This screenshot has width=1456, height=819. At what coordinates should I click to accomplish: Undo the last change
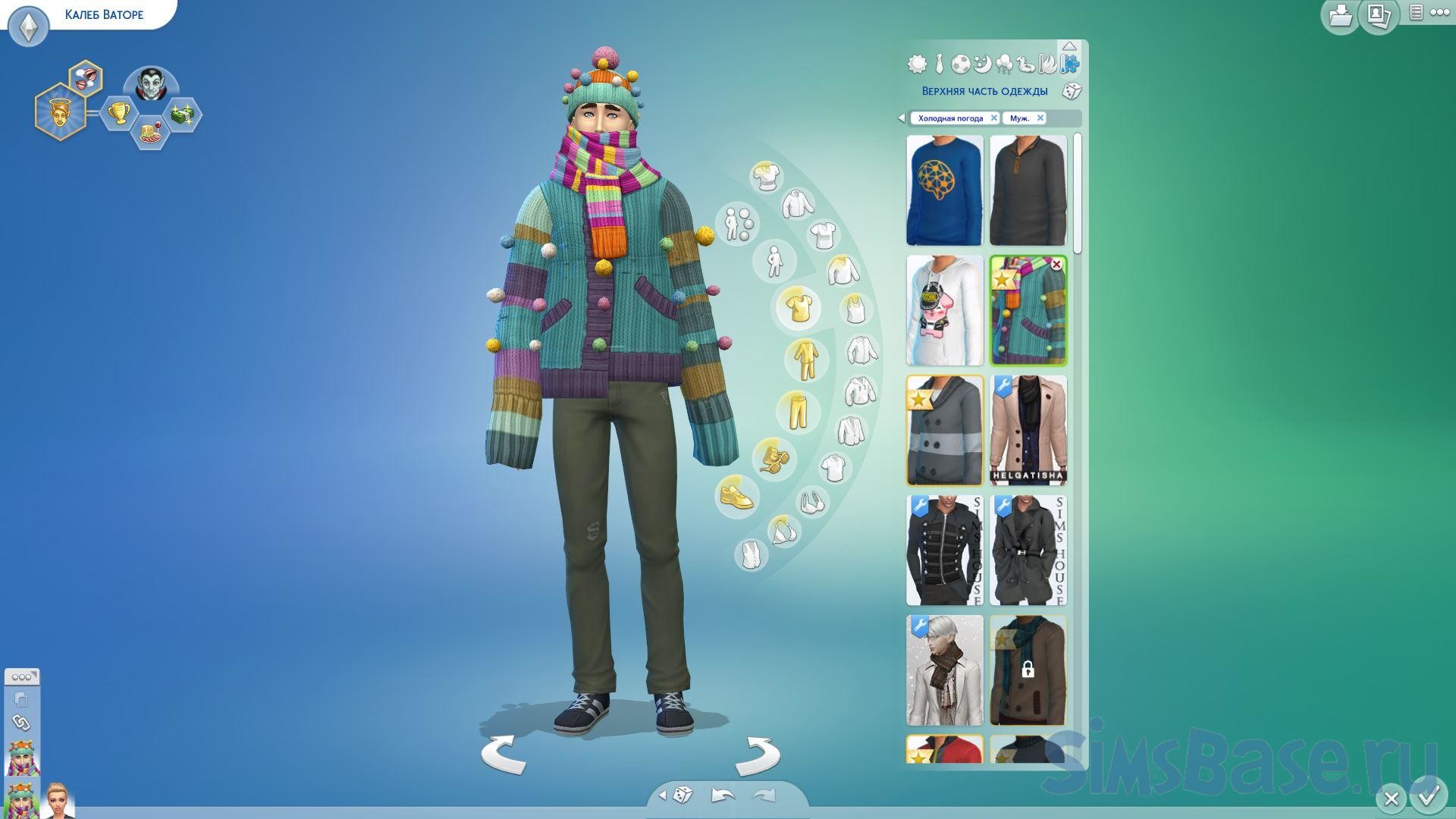click(722, 795)
